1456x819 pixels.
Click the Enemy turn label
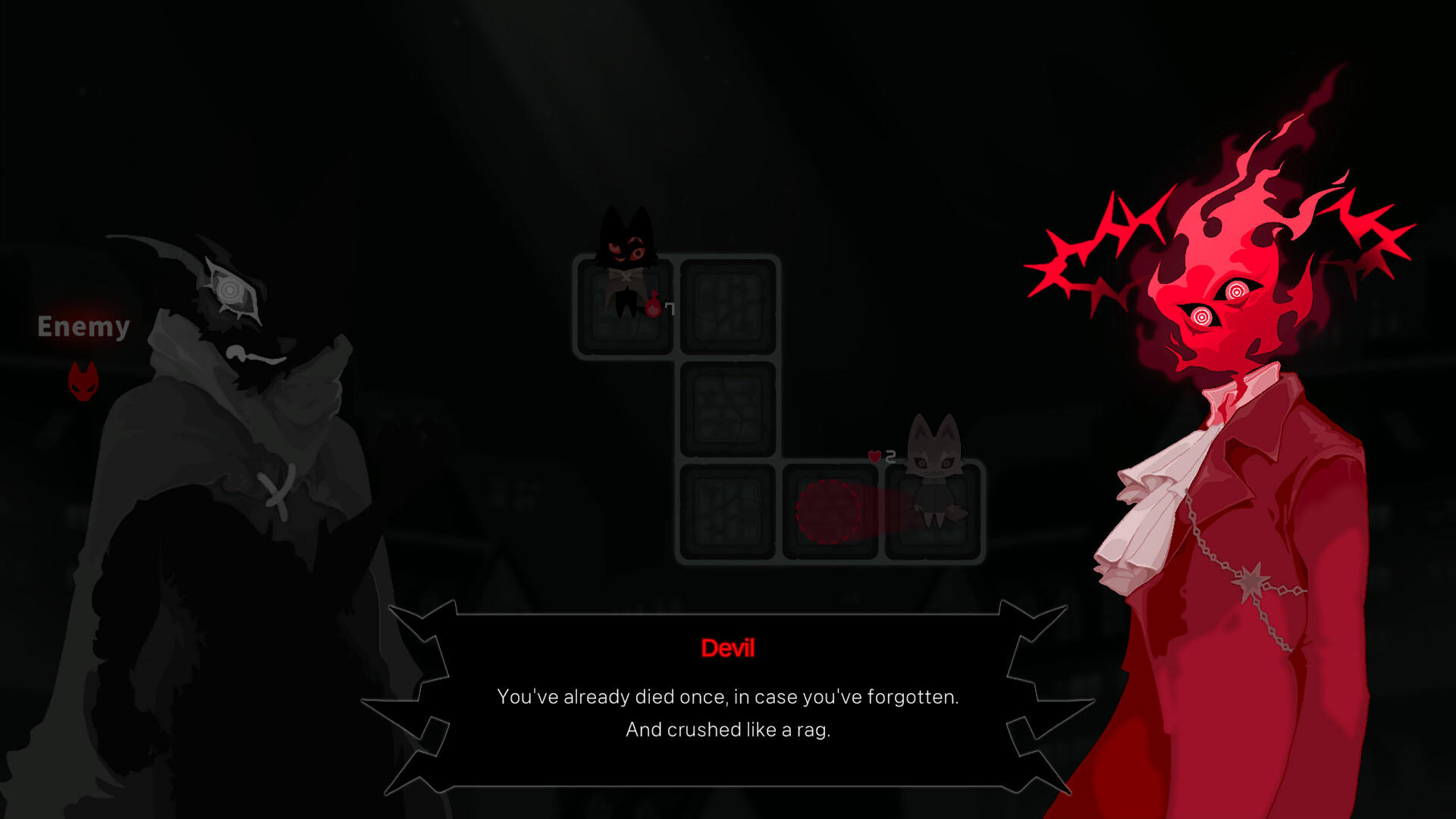pyautogui.click(x=83, y=328)
